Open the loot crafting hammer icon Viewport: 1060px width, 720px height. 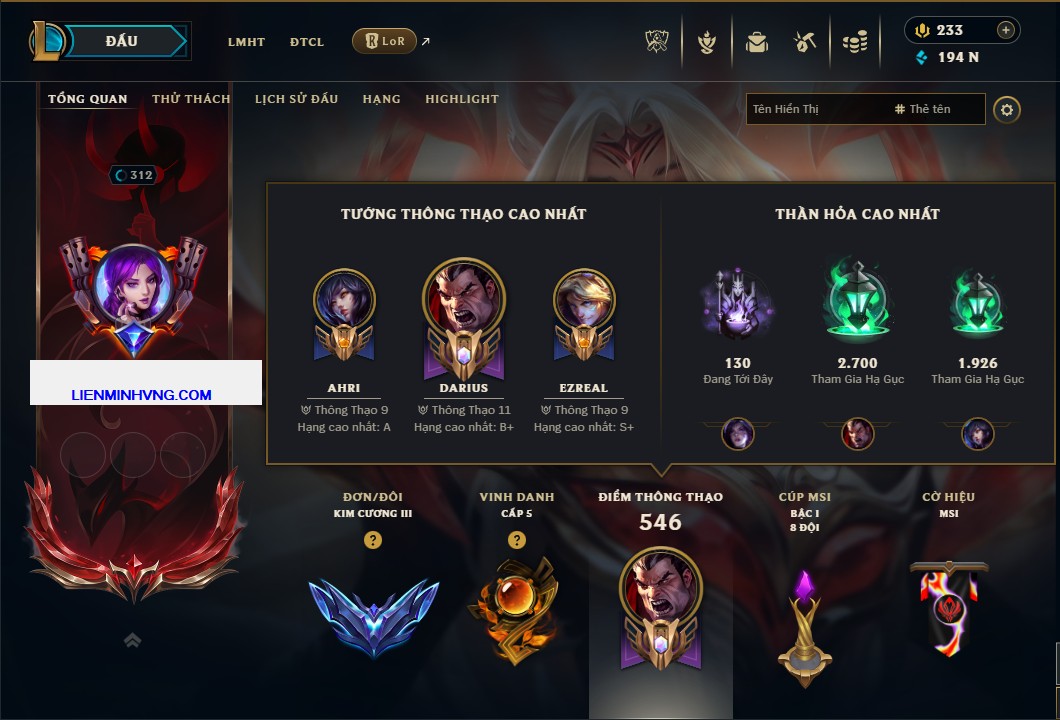point(805,42)
